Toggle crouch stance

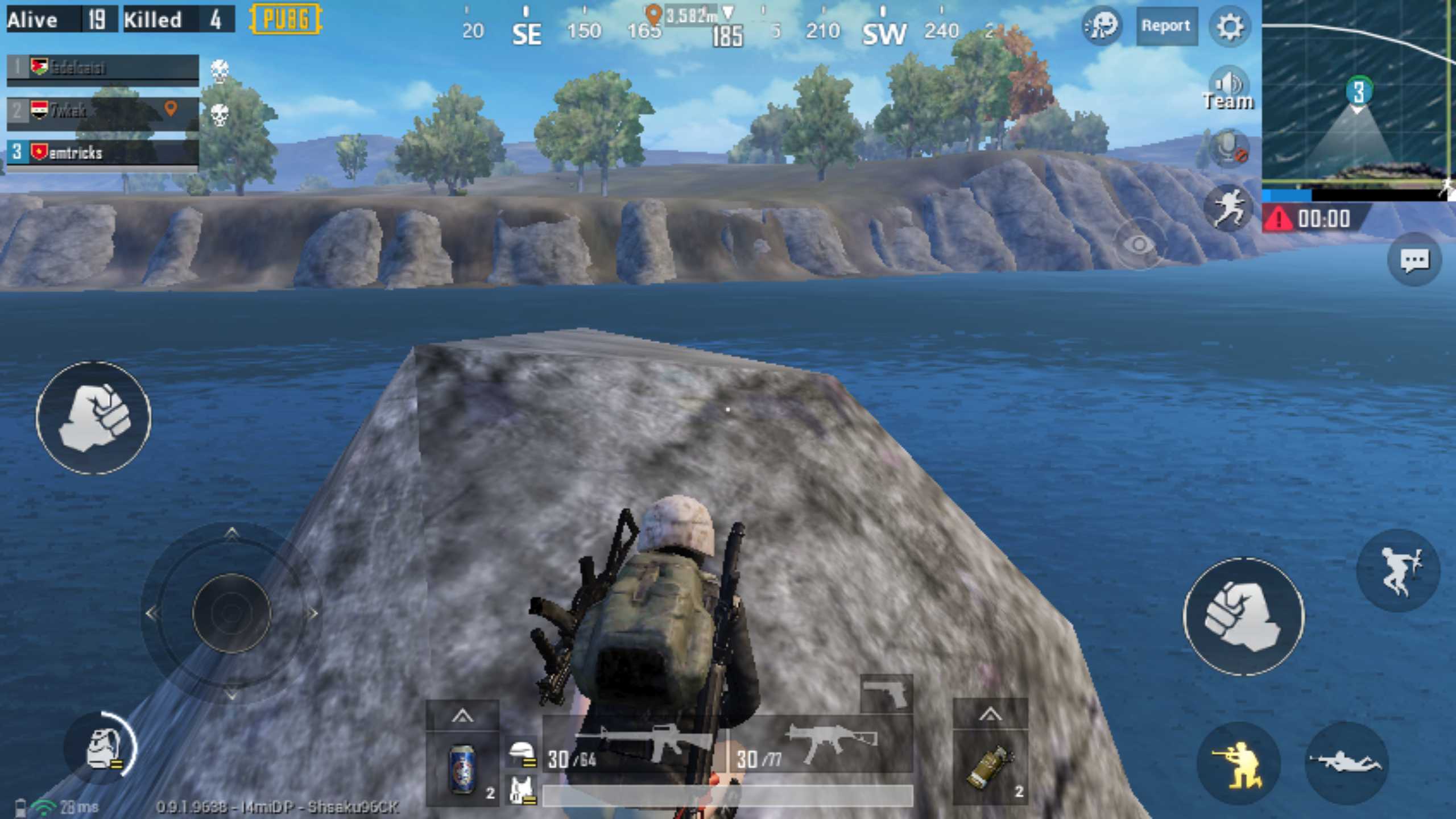1238,764
